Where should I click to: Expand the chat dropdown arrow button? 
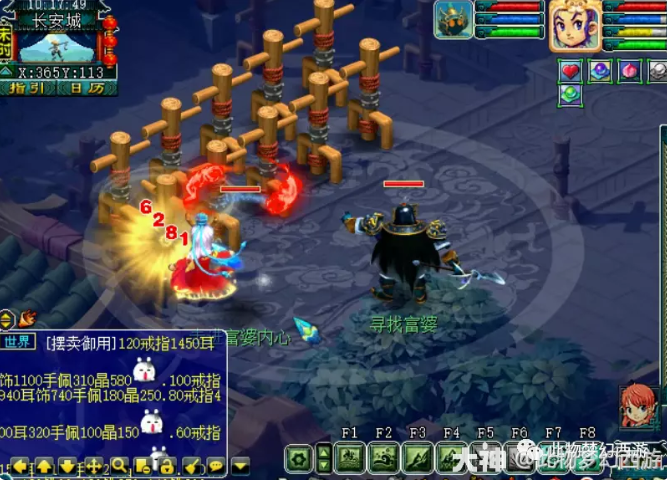[241, 466]
